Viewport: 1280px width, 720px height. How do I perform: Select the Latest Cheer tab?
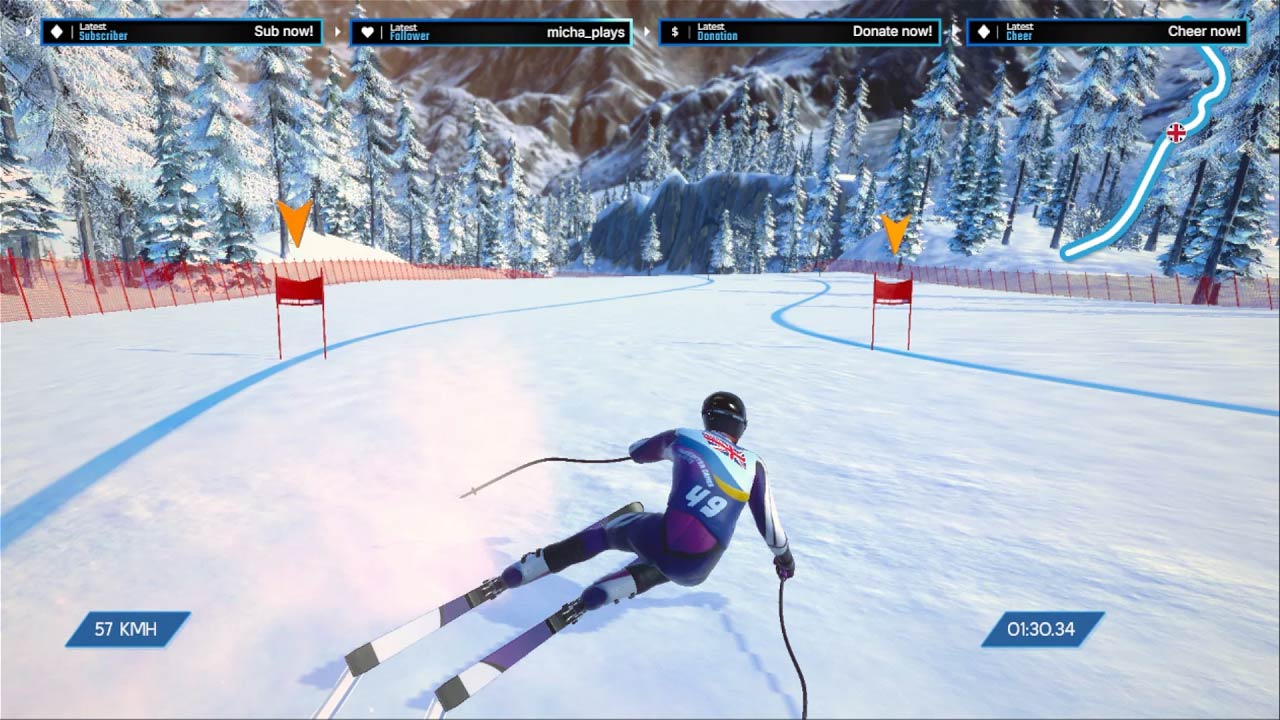(1022, 31)
